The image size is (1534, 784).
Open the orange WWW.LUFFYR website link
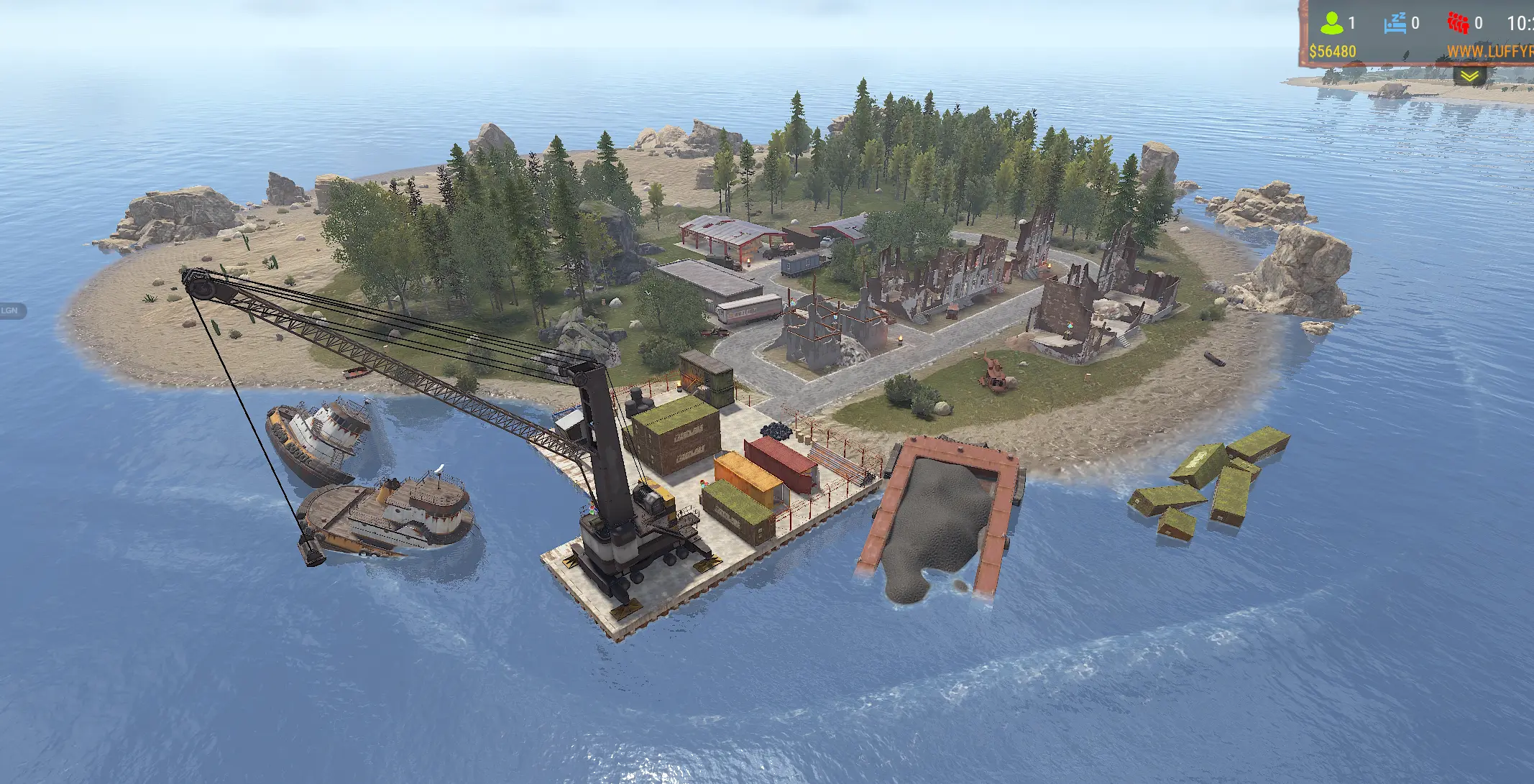click(x=1489, y=52)
